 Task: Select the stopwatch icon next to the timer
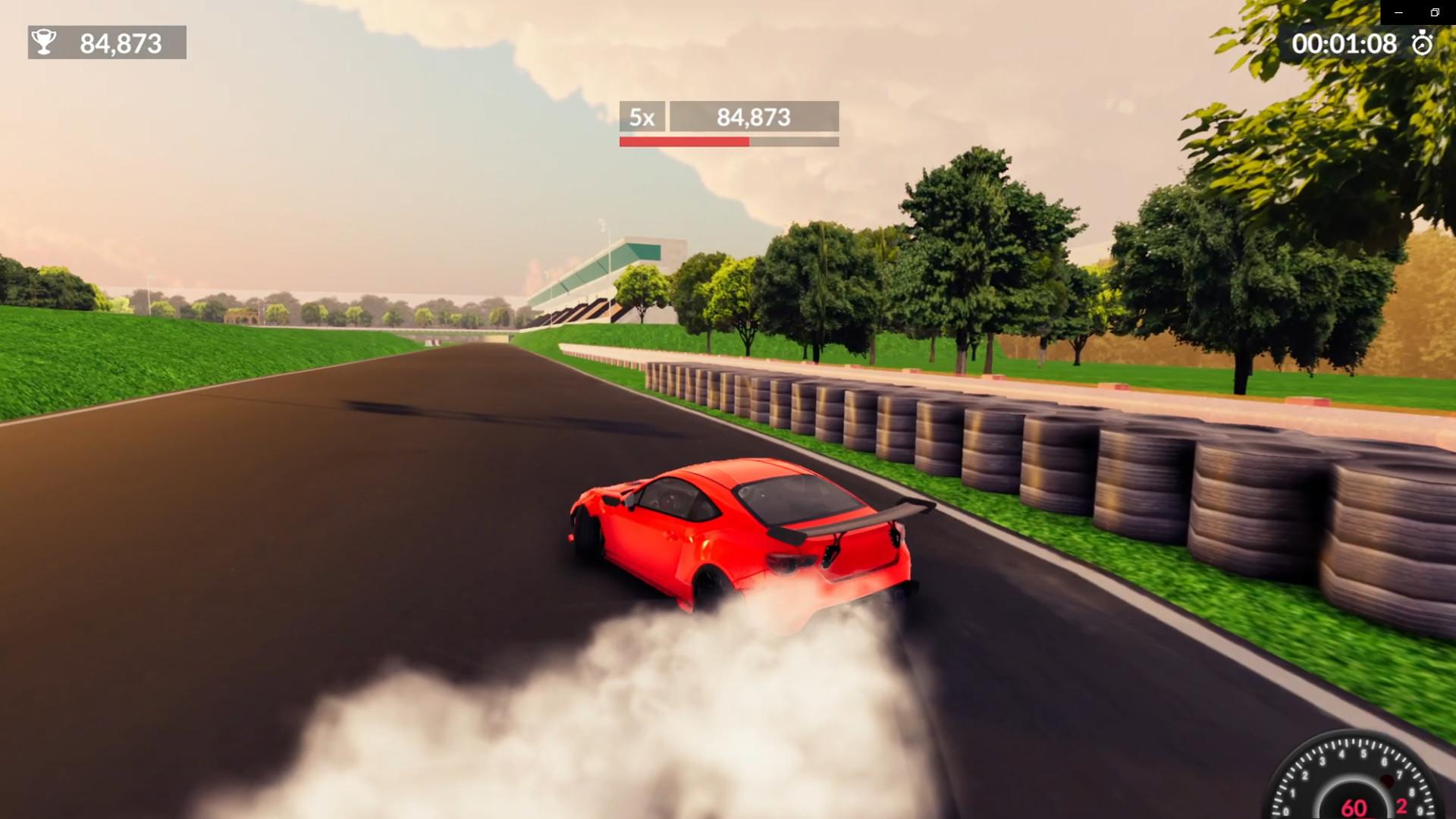pyautogui.click(x=1423, y=44)
